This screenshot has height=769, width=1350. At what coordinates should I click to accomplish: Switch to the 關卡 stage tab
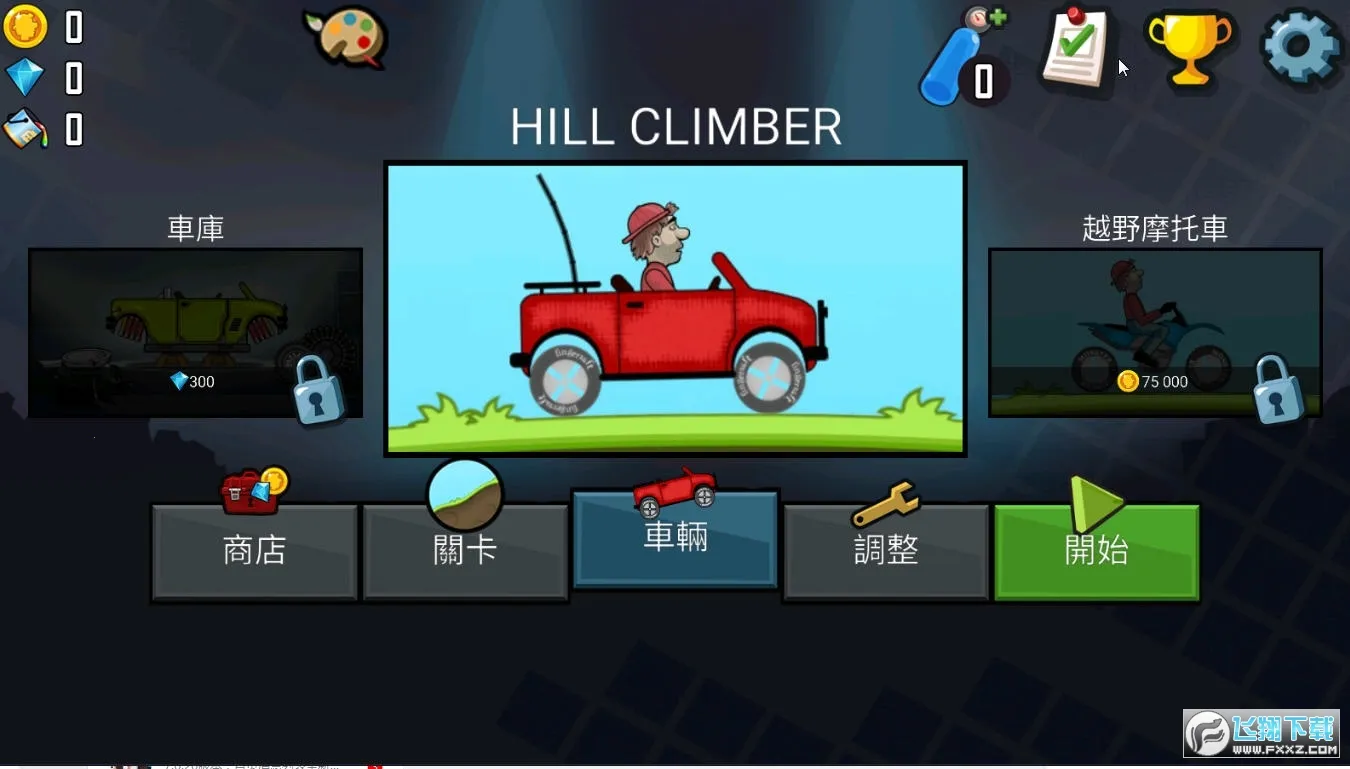pos(465,553)
